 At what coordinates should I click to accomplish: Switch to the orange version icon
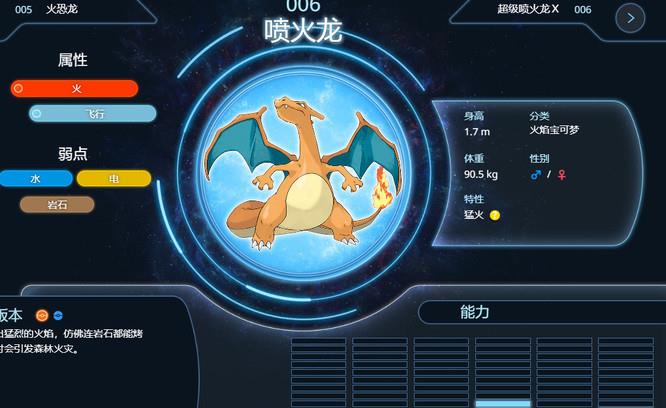coord(42,315)
